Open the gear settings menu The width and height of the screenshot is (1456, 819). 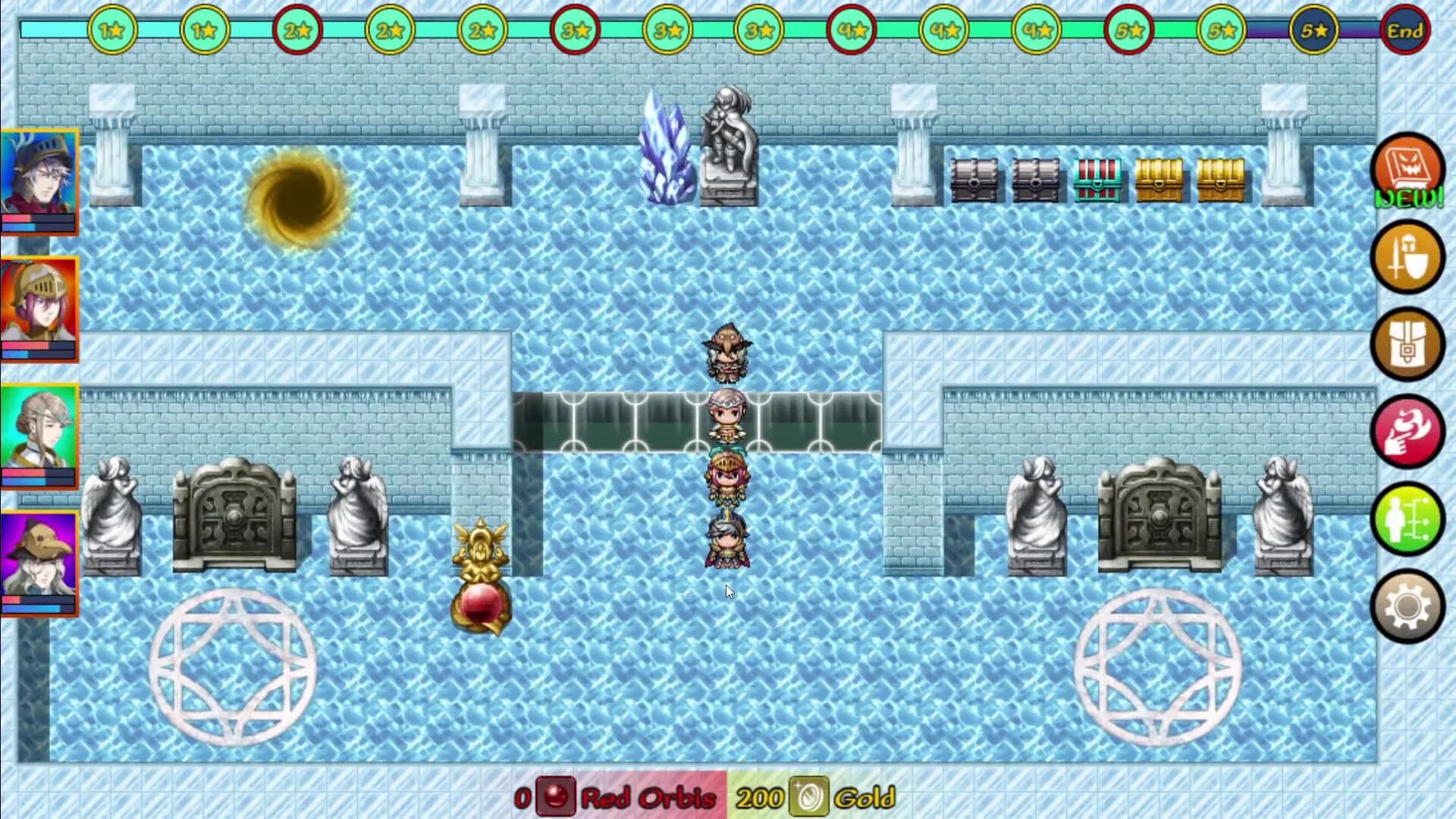pyautogui.click(x=1407, y=606)
